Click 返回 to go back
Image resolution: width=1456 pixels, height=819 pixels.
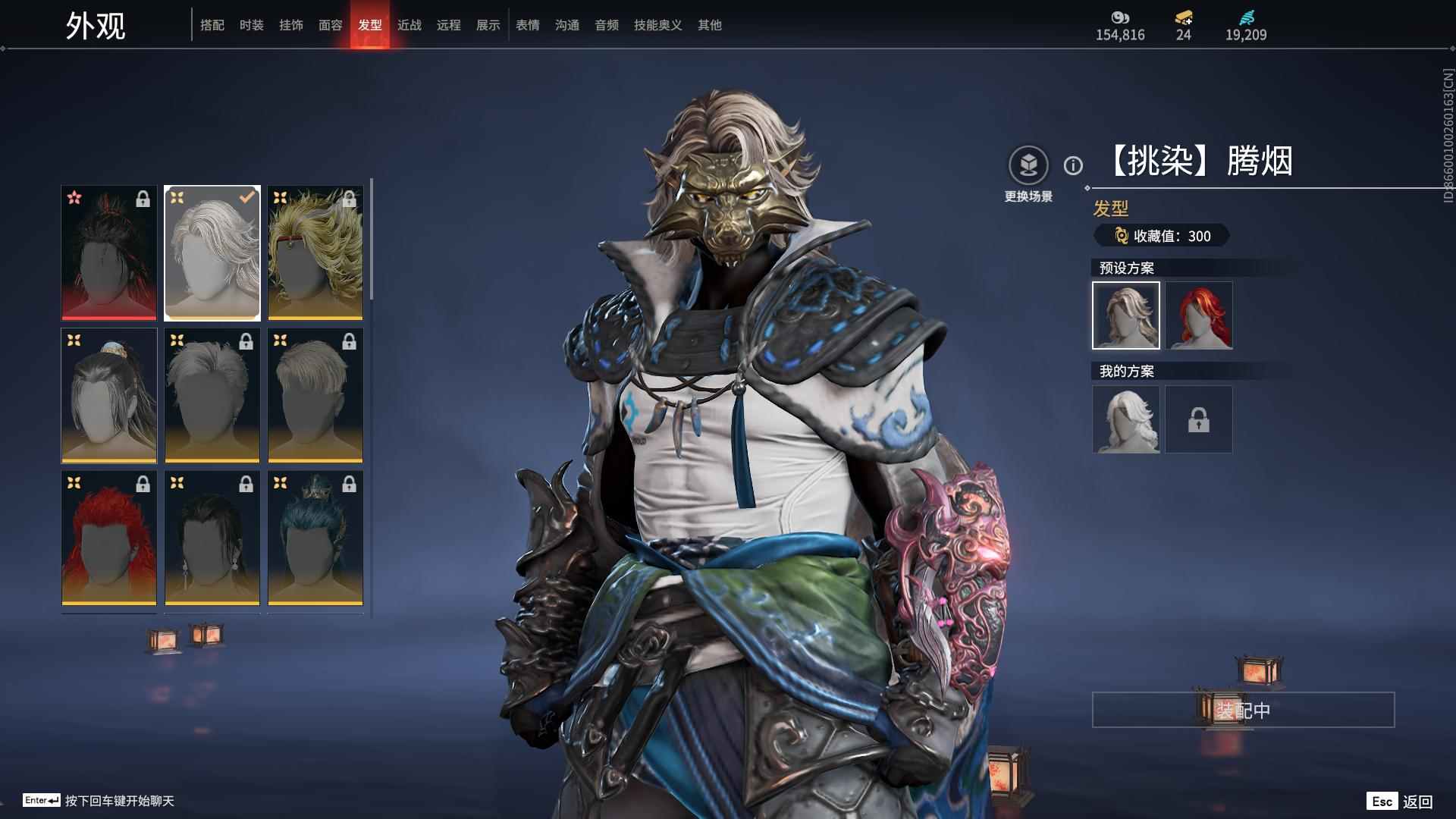pyautogui.click(x=1417, y=802)
